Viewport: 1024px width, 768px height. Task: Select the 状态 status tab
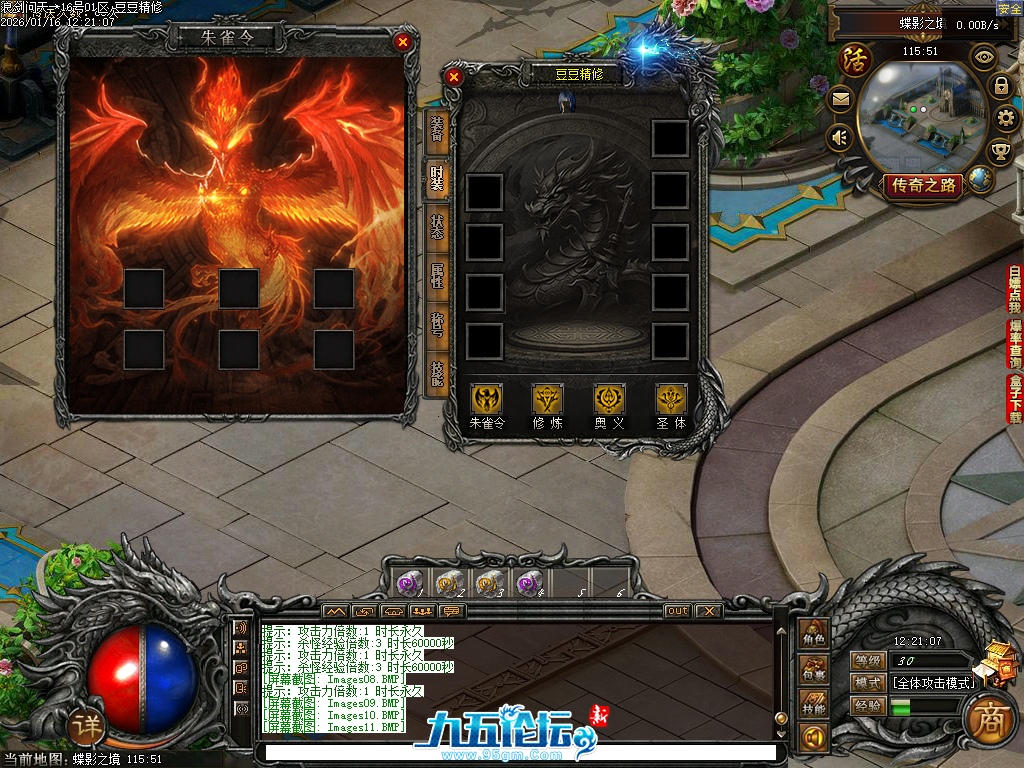click(436, 226)
